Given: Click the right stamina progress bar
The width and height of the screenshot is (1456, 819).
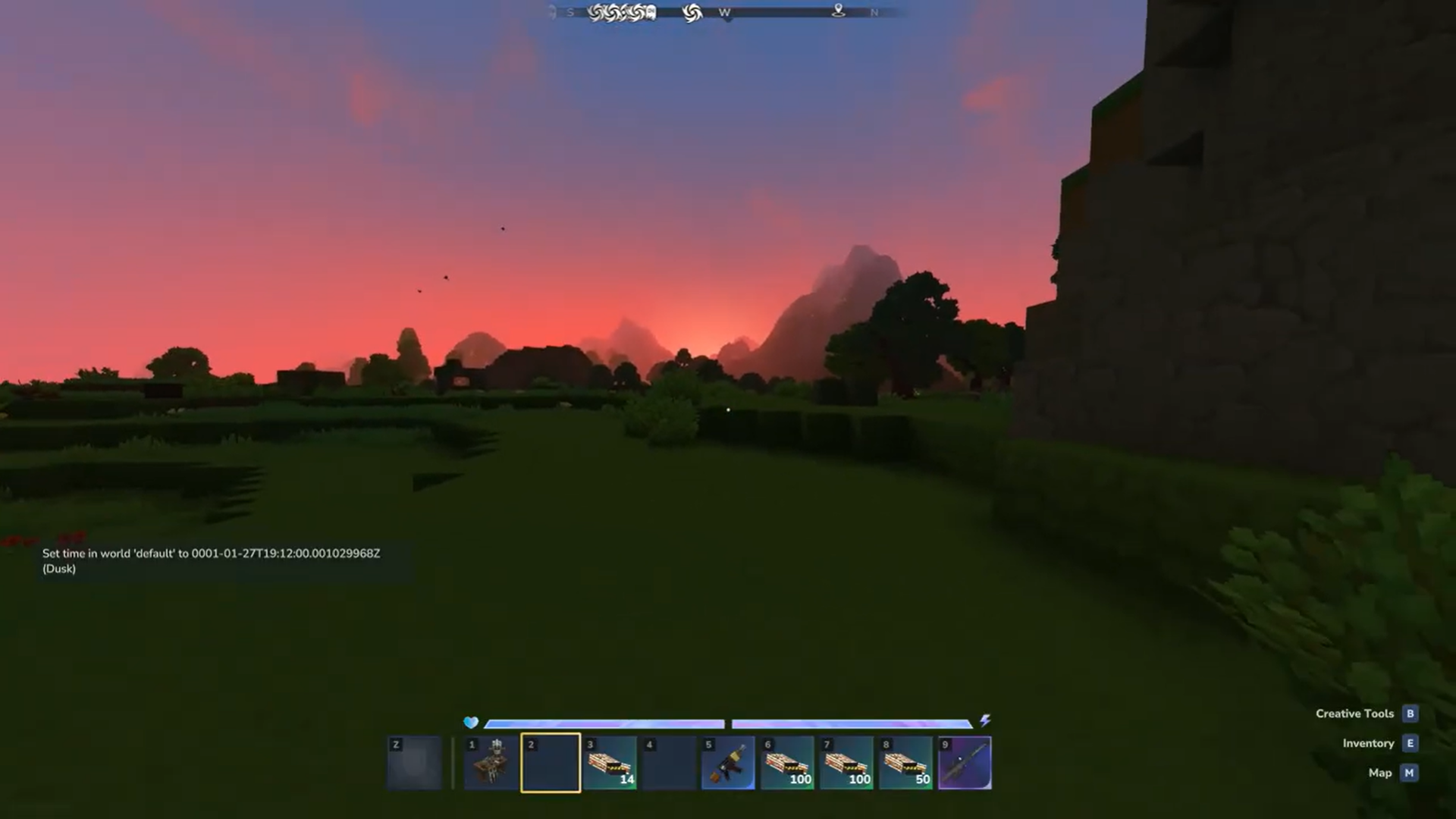Looking at the screenshot, I should tap(853, 723).
